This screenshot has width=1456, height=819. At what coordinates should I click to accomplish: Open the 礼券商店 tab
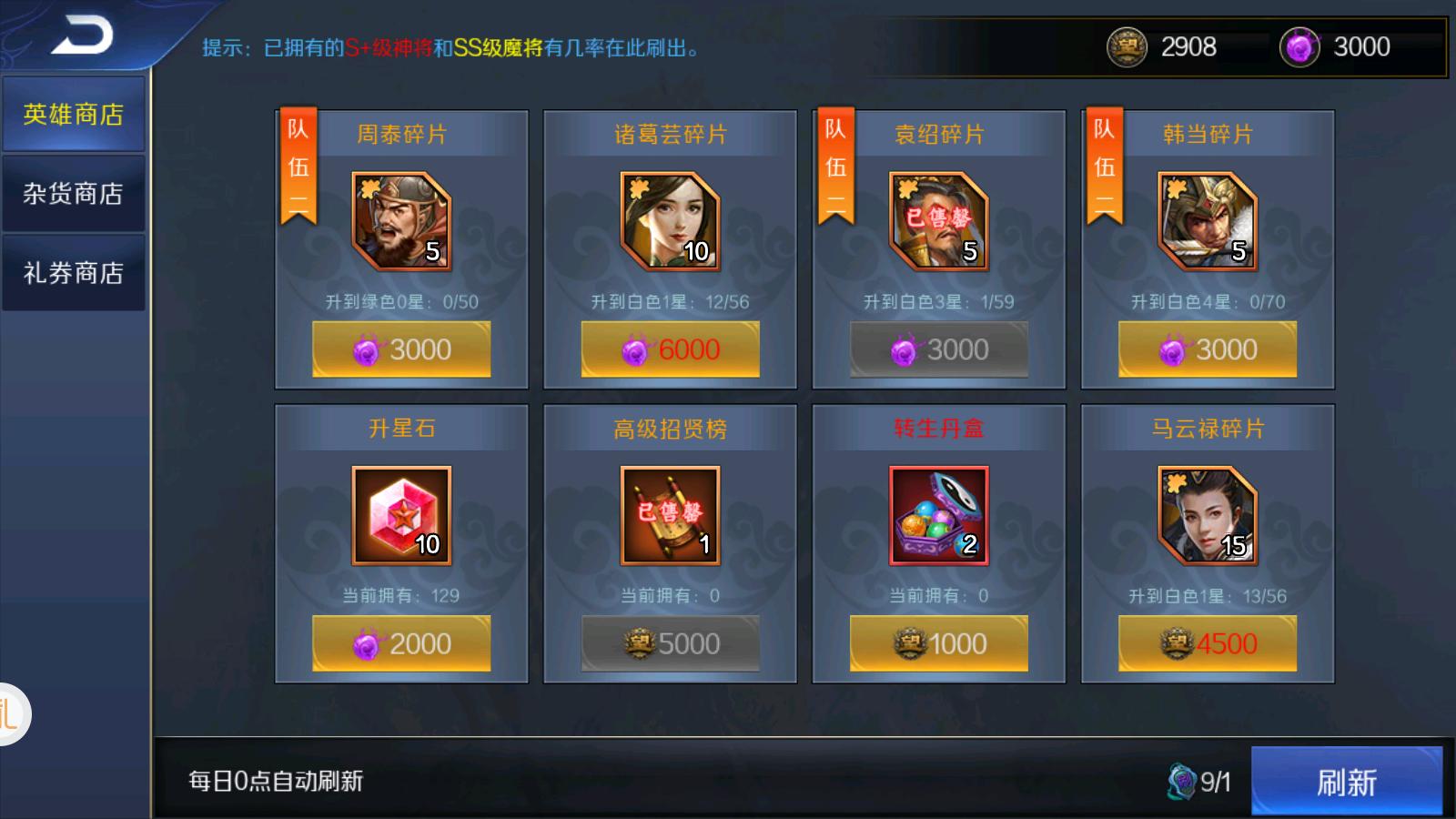pyautogui.click(x=73, y=271)
